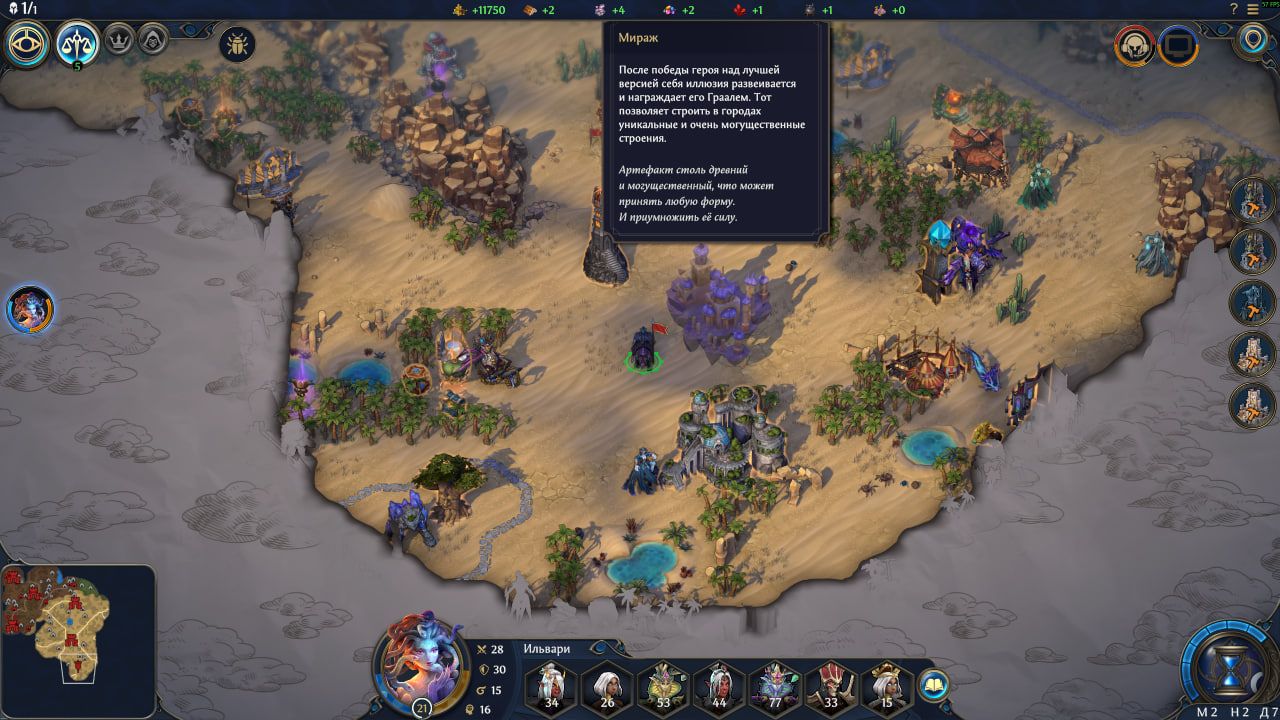Open the spellbook
This screenshot has width=1280, height=720.
[x=933, y=685]
